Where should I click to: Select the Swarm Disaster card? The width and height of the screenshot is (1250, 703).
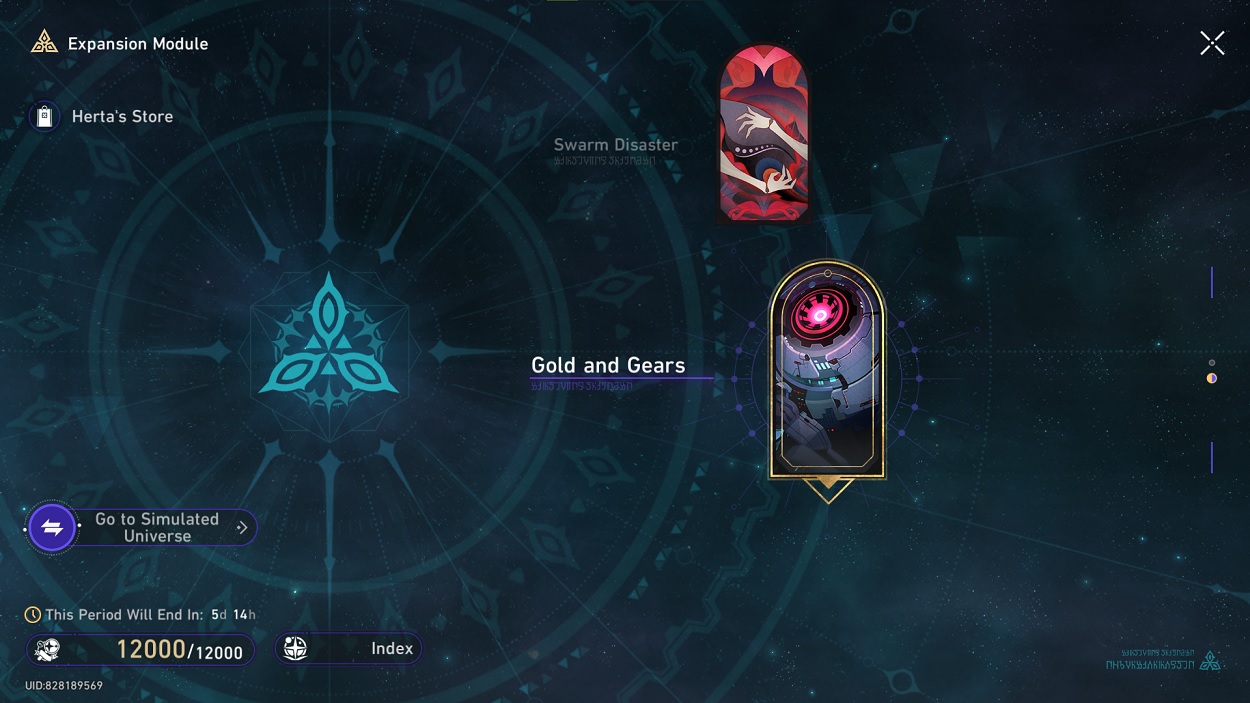[x=764, y=134]
